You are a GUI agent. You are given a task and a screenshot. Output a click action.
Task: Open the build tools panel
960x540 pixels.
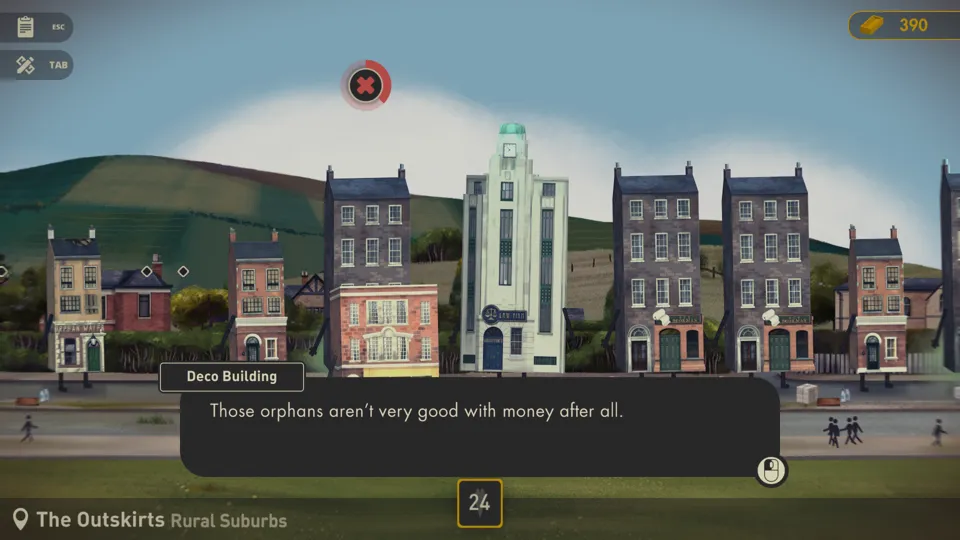coord(27,66)
